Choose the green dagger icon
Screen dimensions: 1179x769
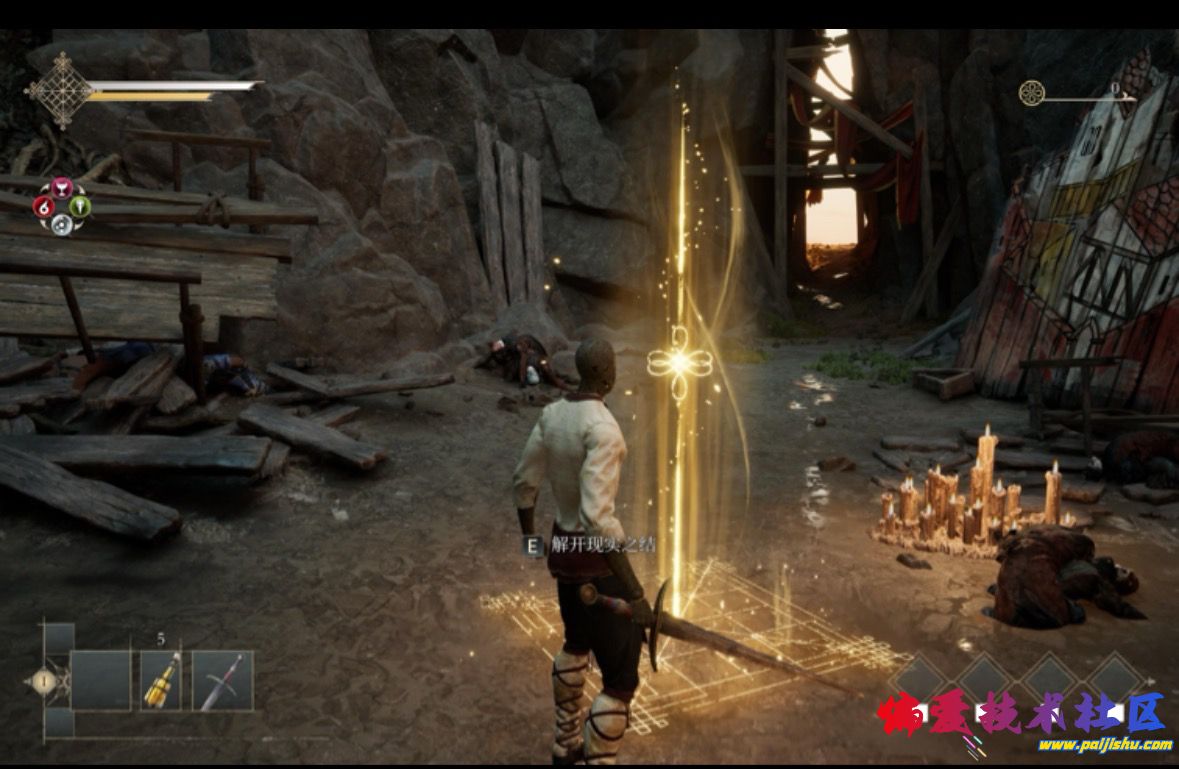click(x=81, y=207)
